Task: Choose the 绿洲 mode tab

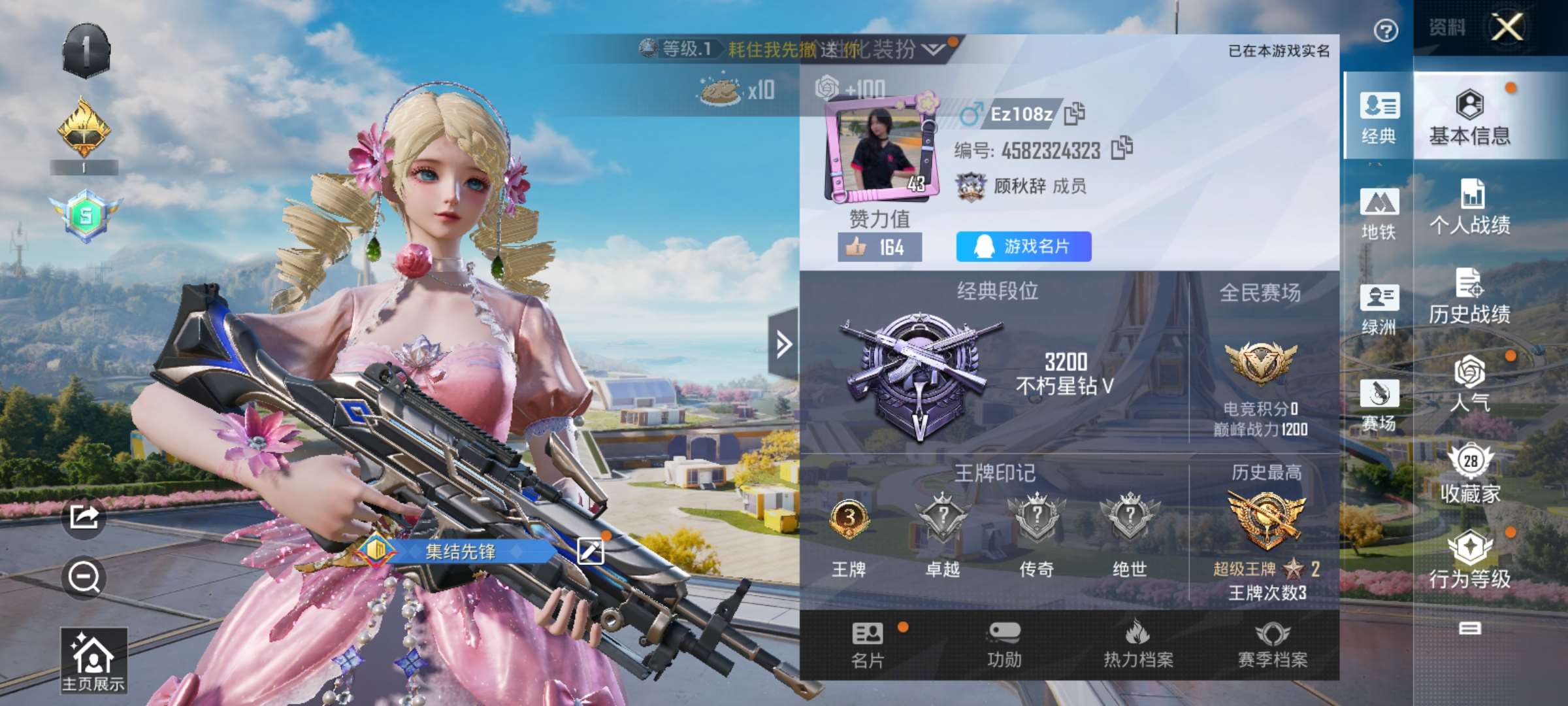Action: pyautogui.click(x=1379, y=310)
